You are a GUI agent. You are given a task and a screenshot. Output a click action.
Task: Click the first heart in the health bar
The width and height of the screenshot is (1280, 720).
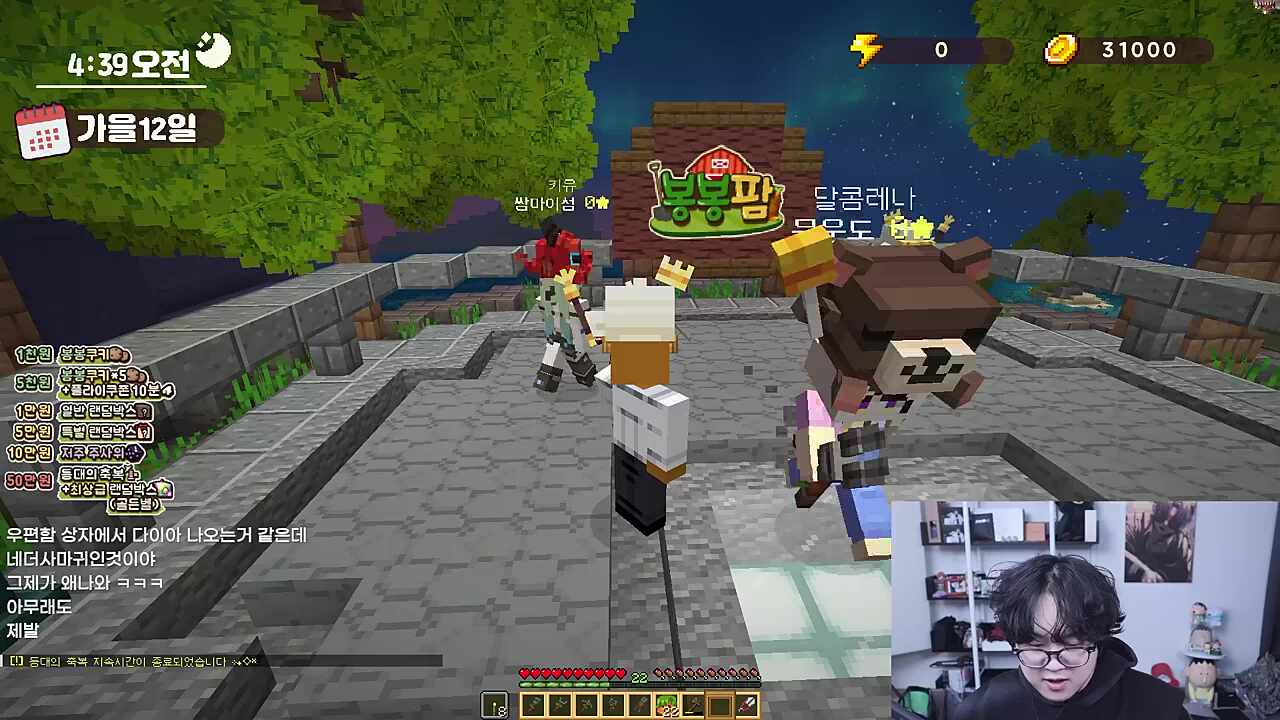[523, 673]
